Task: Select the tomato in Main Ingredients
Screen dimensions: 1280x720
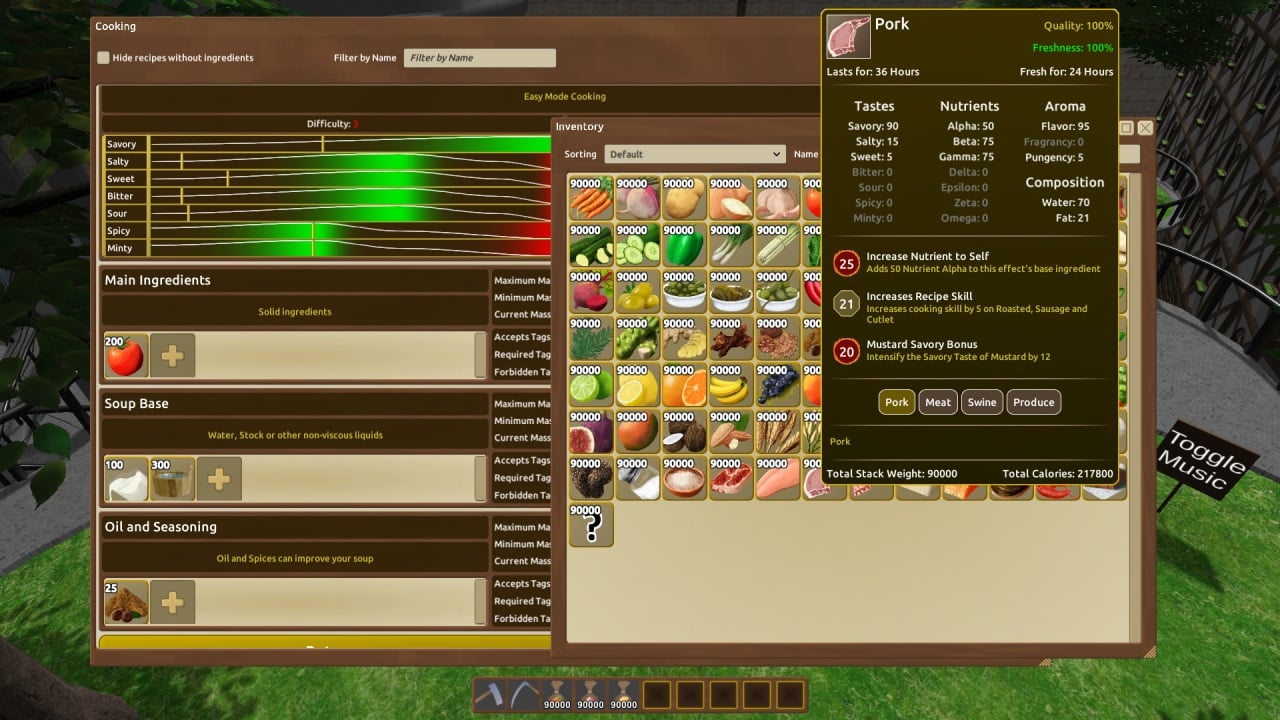Action: pos(126,355)
